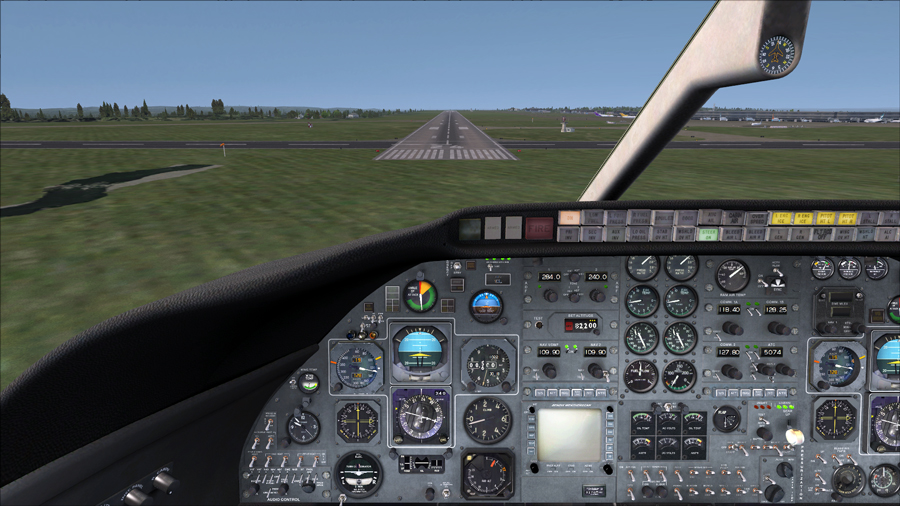Adjust the ADF 2 tuning knob under 240.0
Viewport: 900px width, 506px height.
[x=597, y=296]
